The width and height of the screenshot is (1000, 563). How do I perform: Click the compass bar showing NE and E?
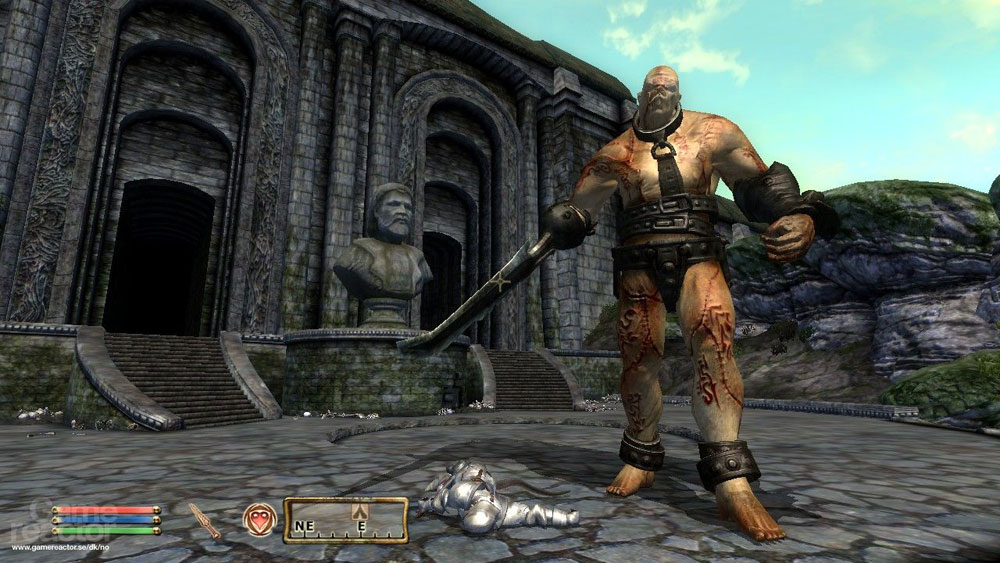click(x=345, y=520)
